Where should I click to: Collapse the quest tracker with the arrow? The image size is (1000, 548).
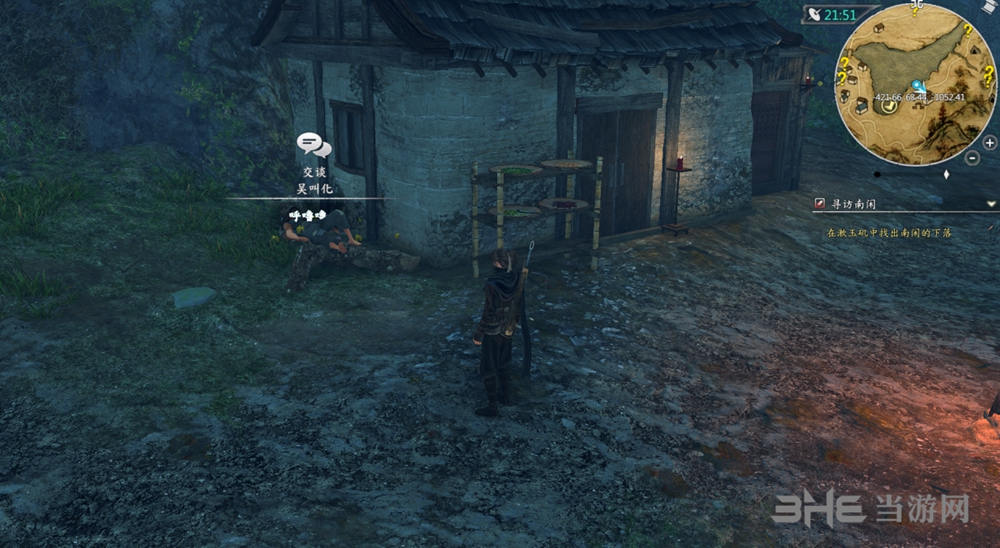pos(991,204)
